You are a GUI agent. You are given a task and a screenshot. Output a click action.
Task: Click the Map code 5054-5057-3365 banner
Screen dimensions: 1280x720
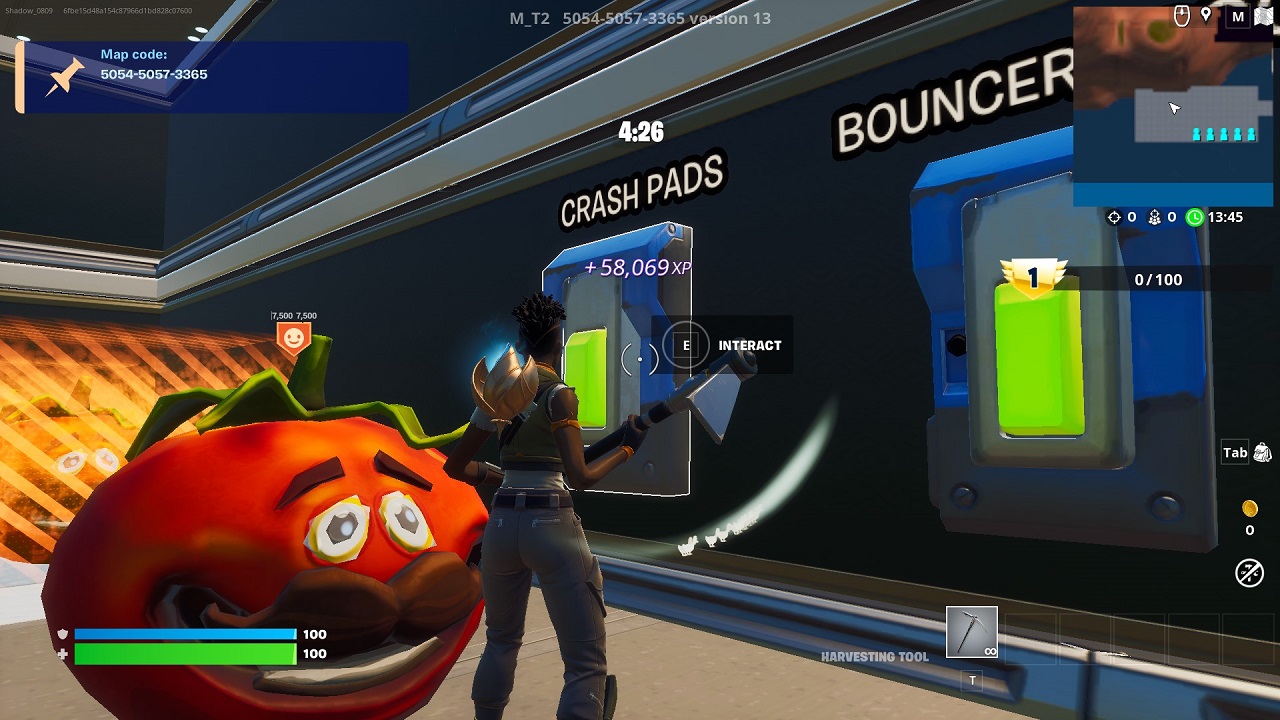(210, 75)
